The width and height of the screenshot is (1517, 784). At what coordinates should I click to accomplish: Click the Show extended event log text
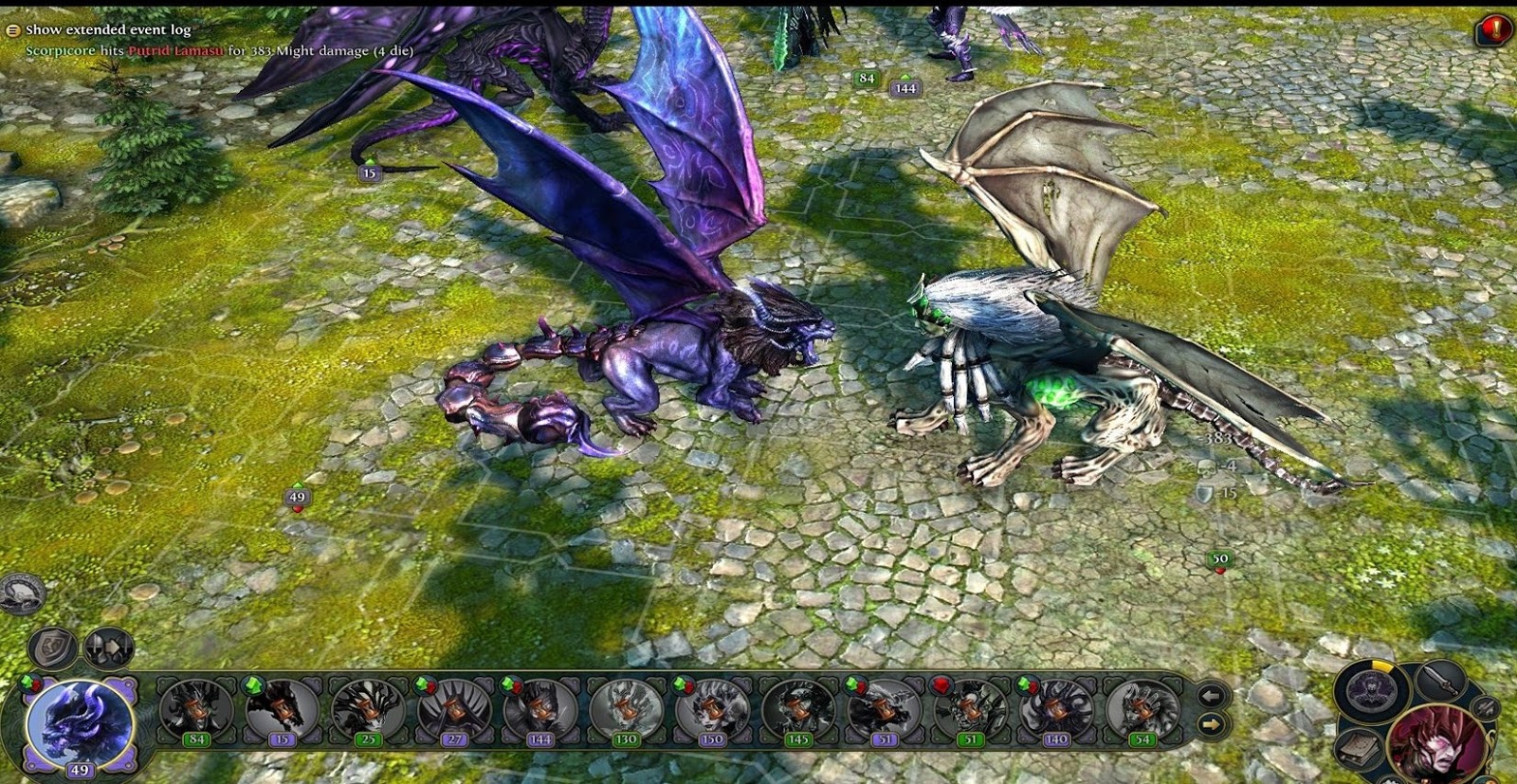(x=107, y=29)
